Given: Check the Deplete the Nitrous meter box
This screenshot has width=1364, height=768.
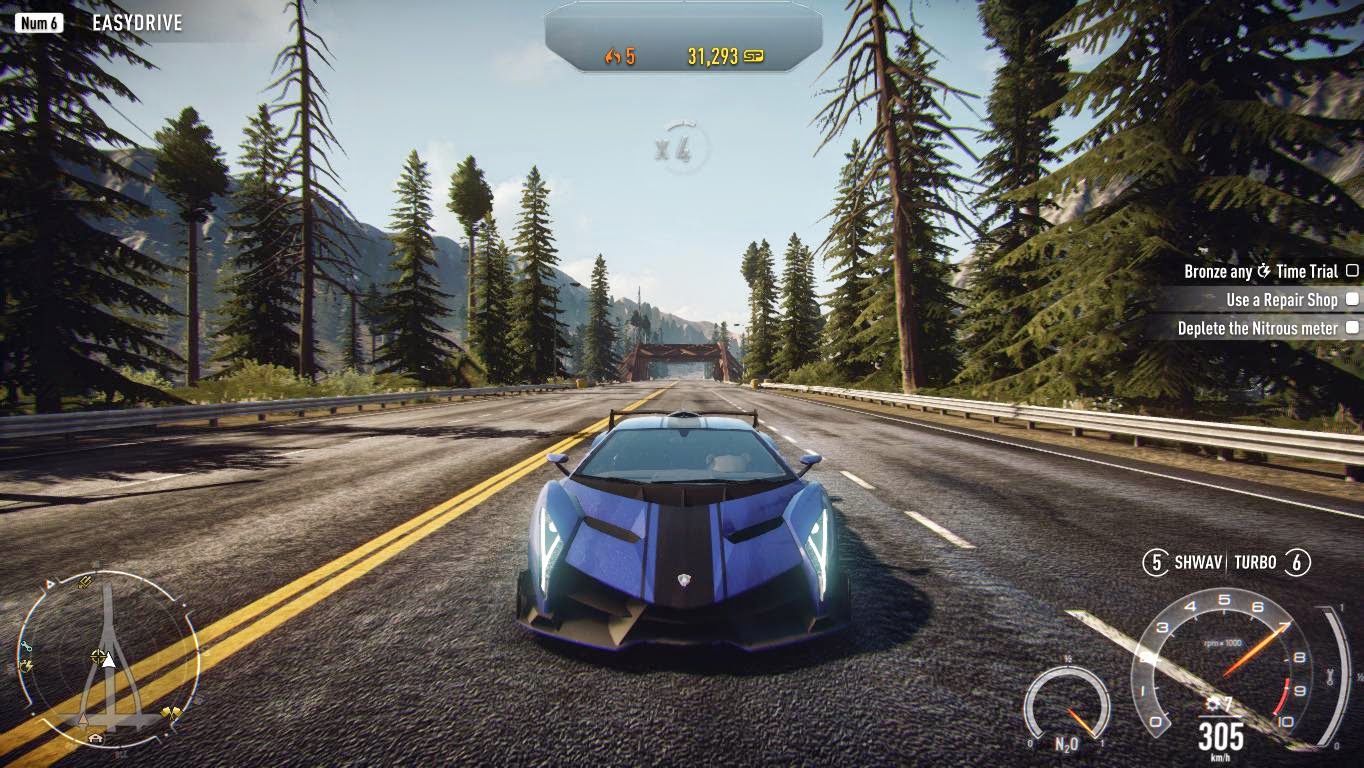Looking at the screenshot, I should tap(1351, 328).
